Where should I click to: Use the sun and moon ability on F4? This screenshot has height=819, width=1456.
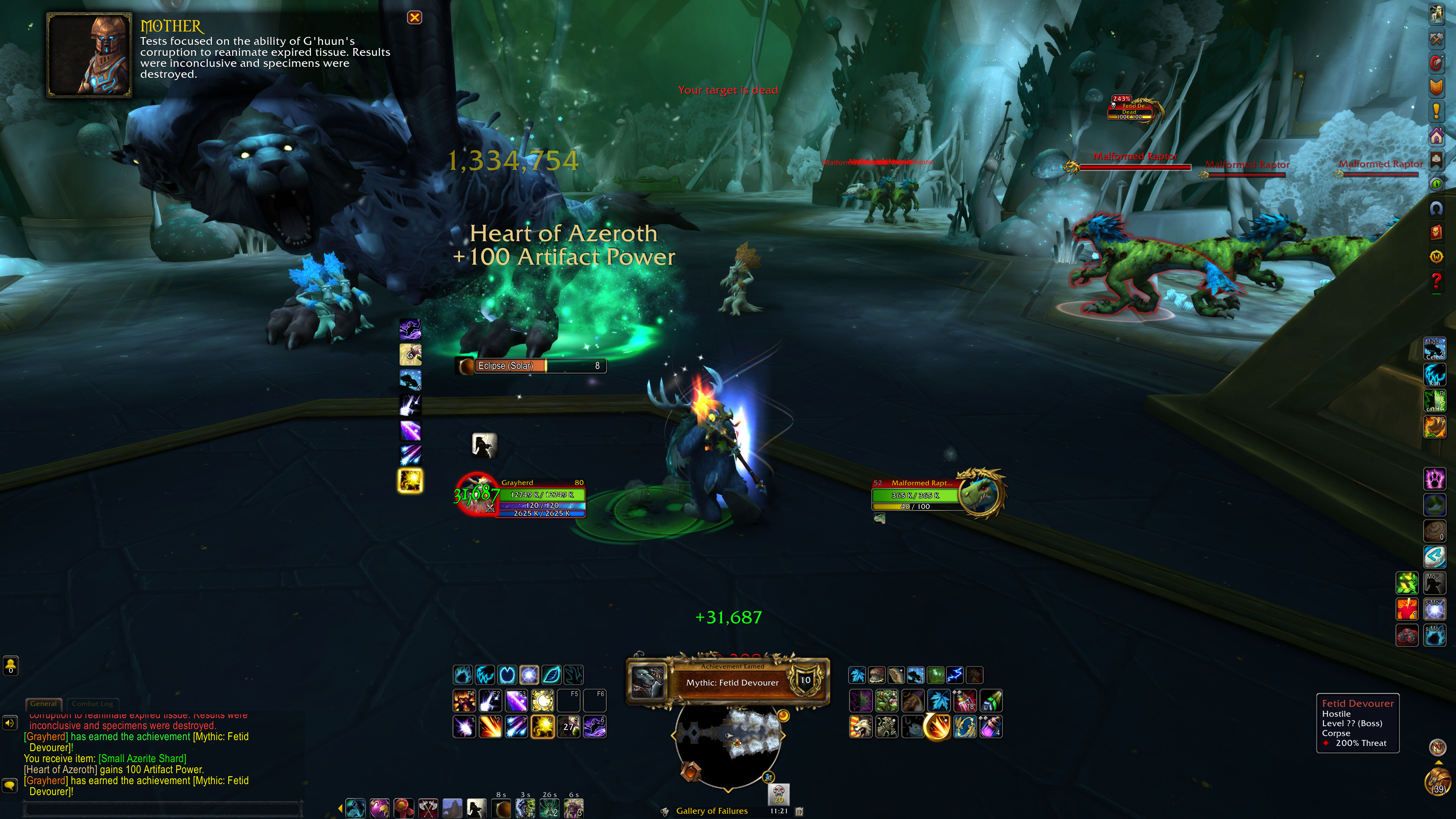tap(542, 701)
